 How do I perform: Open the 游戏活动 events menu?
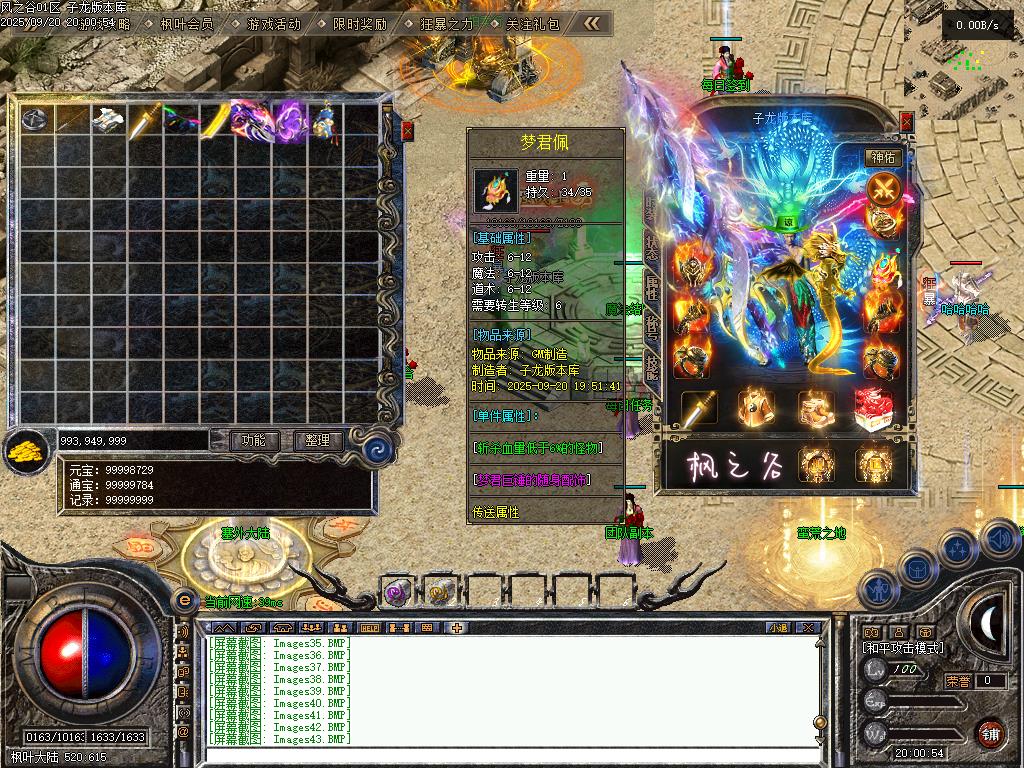[273, 23]
